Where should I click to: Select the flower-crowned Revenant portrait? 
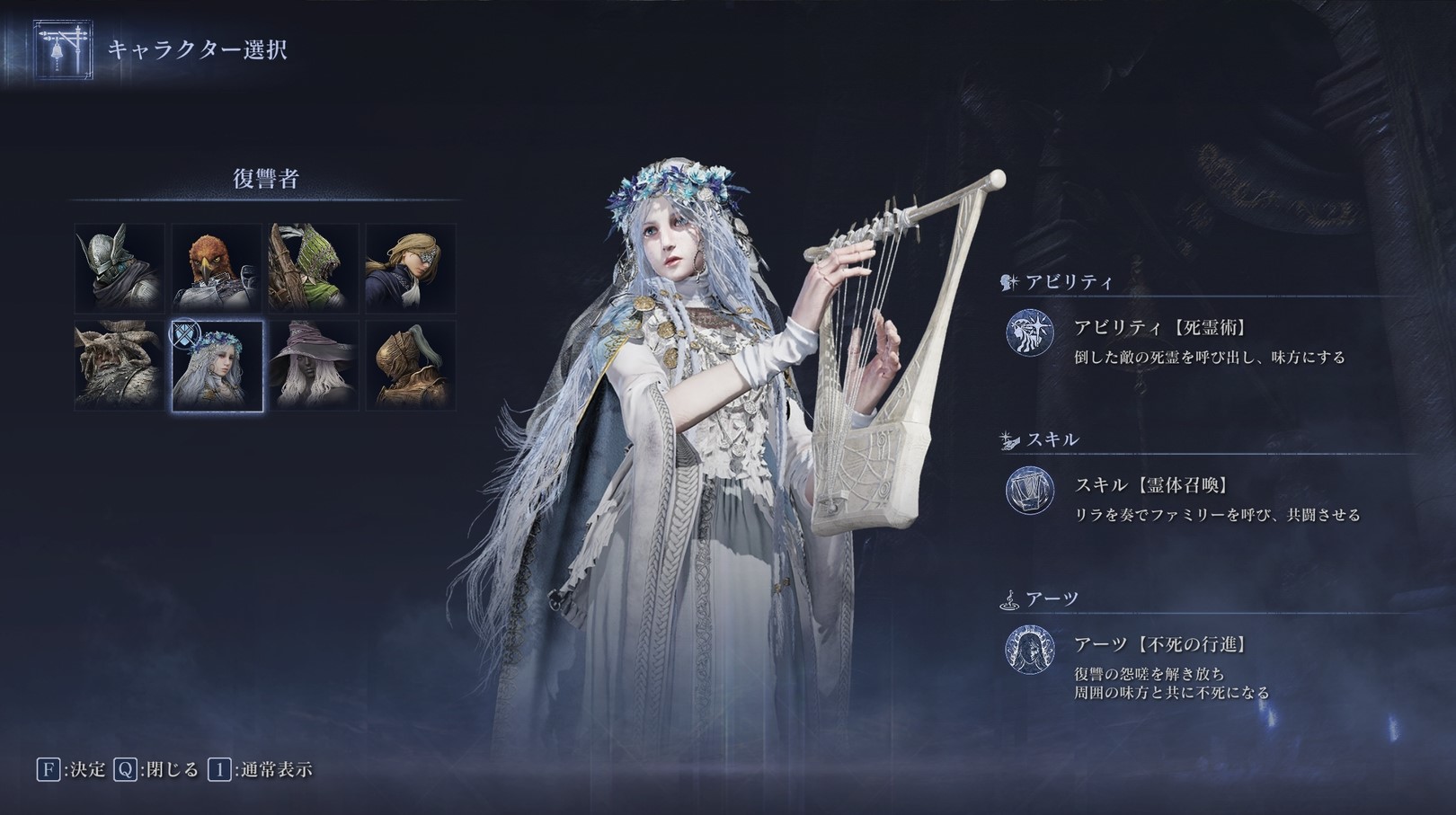coord(216,366)
